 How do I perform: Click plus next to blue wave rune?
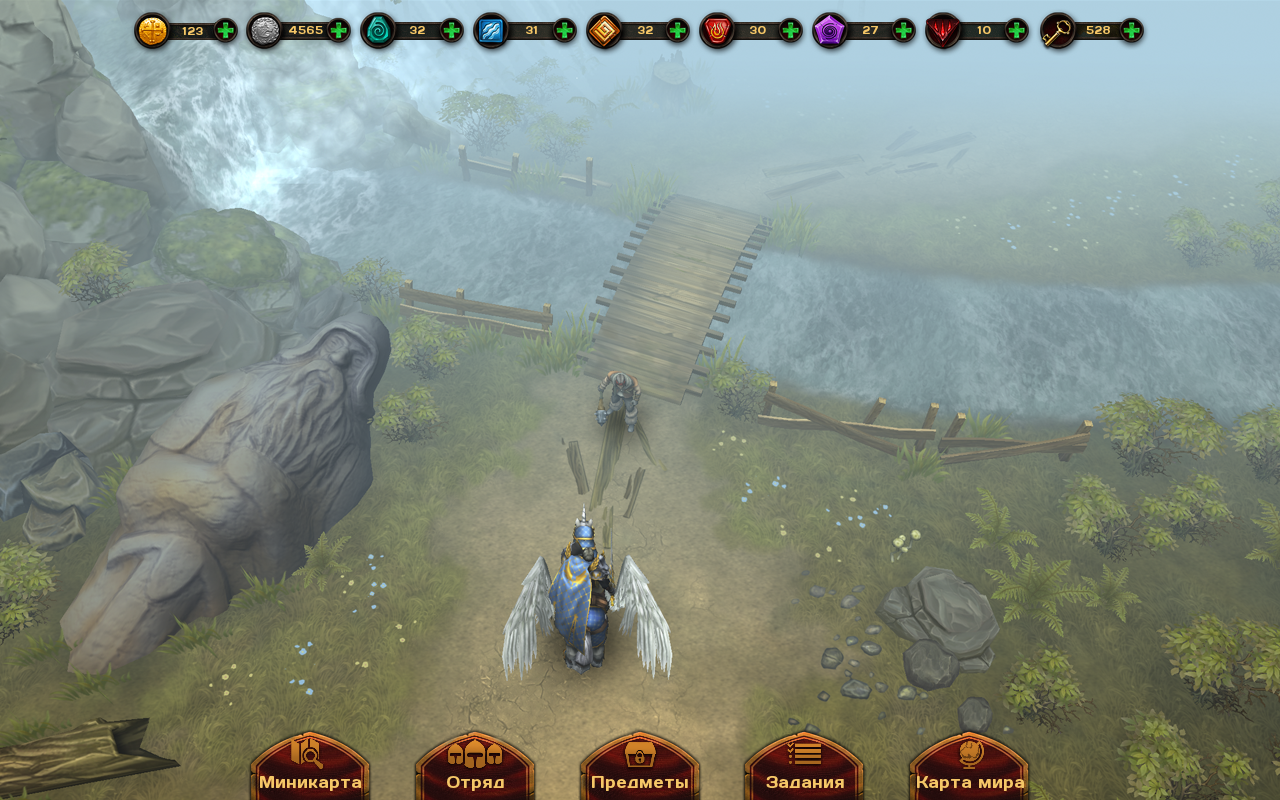(x=565, y=30)
